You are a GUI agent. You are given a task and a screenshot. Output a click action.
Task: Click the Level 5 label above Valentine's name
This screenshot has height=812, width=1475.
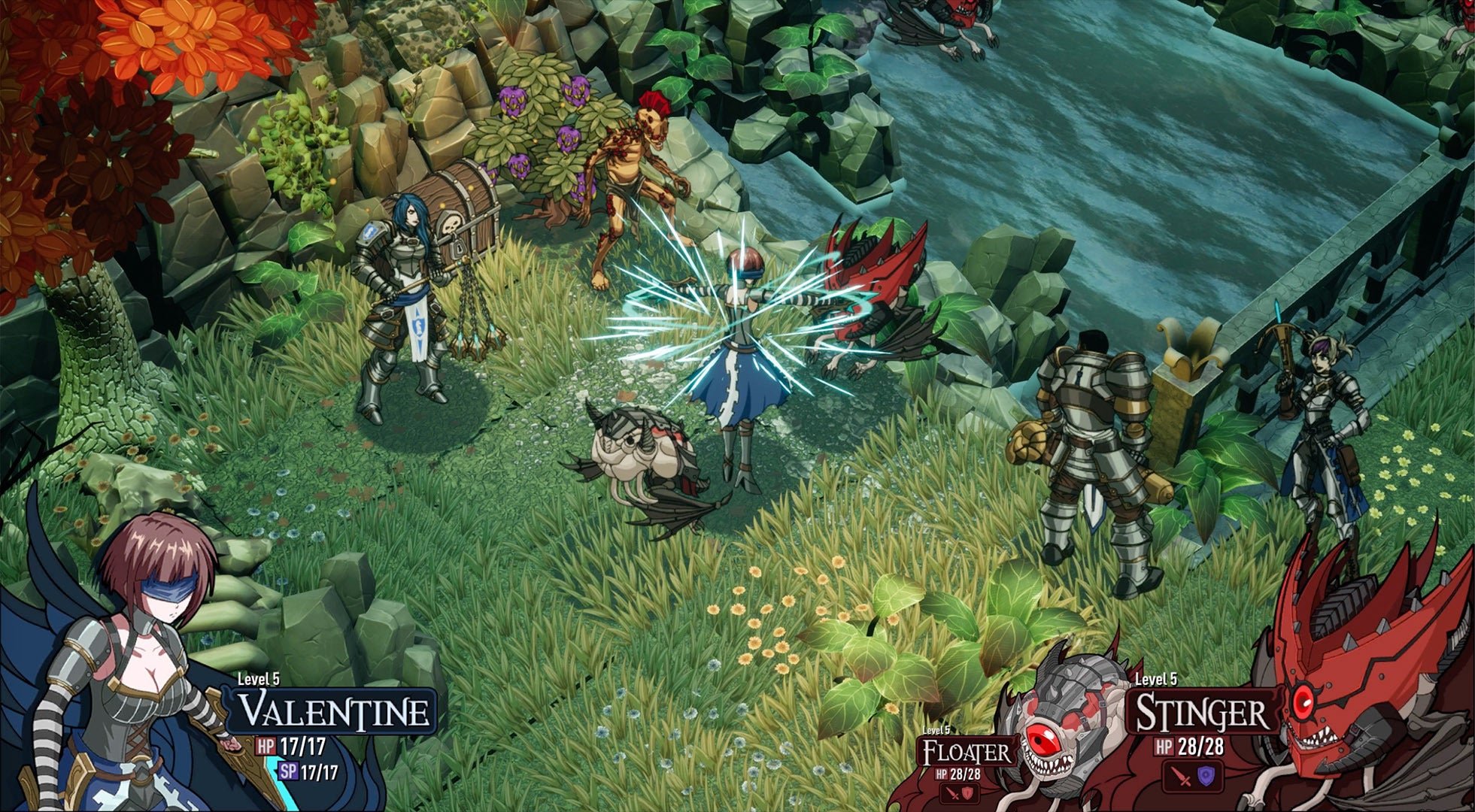click(258, 680)
